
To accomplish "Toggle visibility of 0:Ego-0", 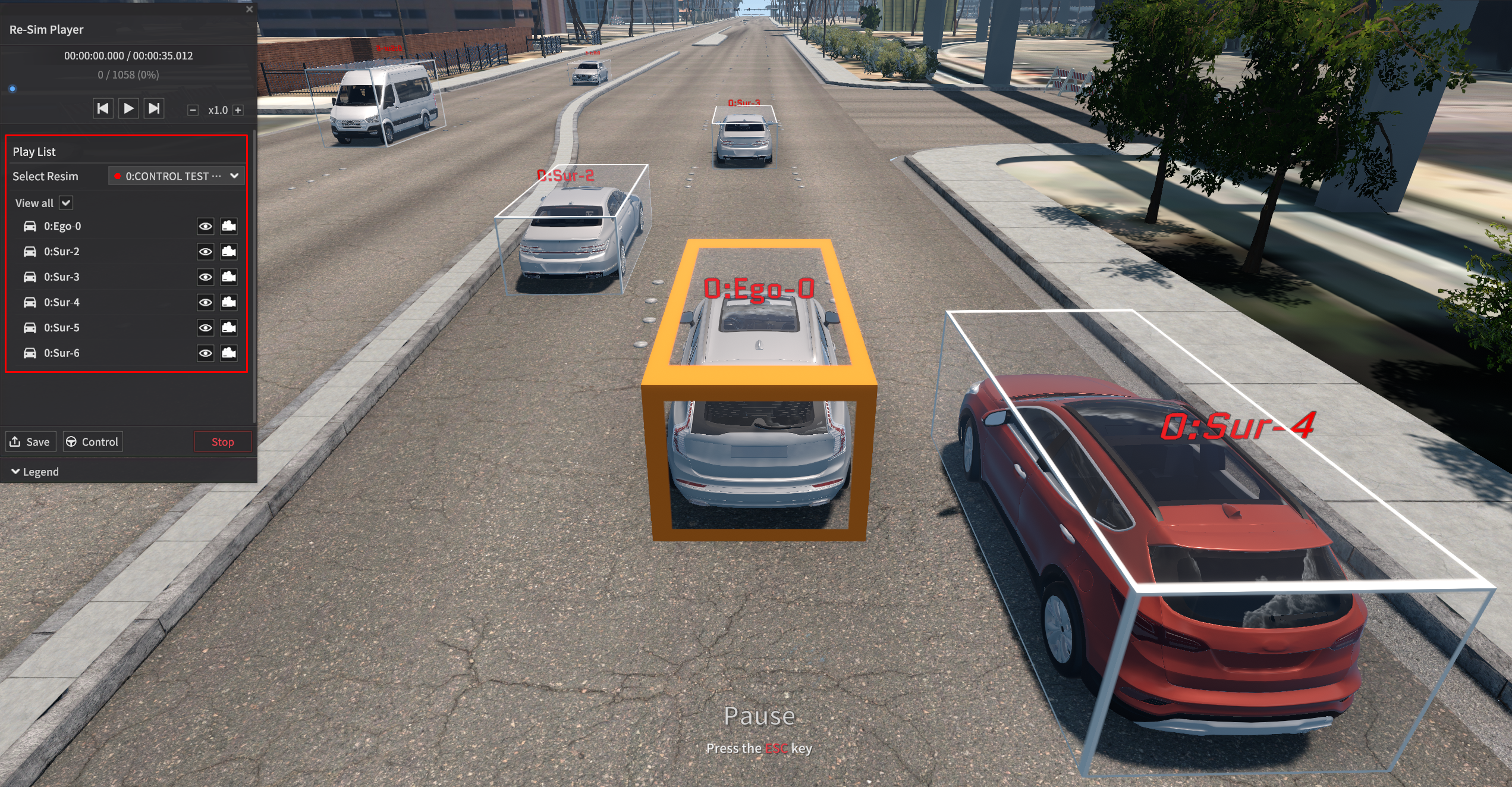I will [x=205, y=226].
